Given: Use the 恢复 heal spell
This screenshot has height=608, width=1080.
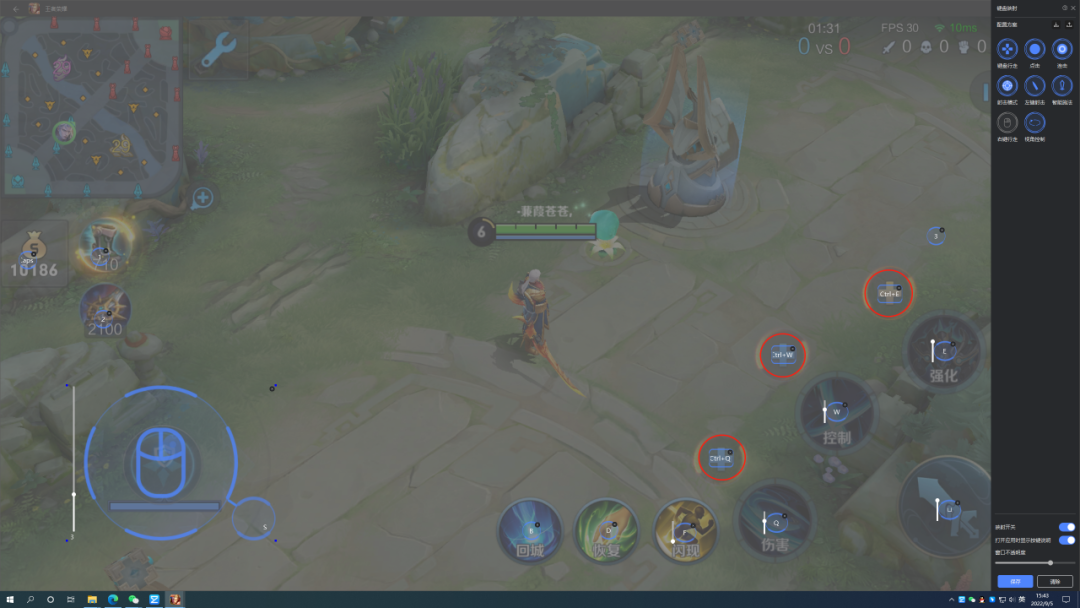Looking at the screenshot, I should tap(606, 531).
